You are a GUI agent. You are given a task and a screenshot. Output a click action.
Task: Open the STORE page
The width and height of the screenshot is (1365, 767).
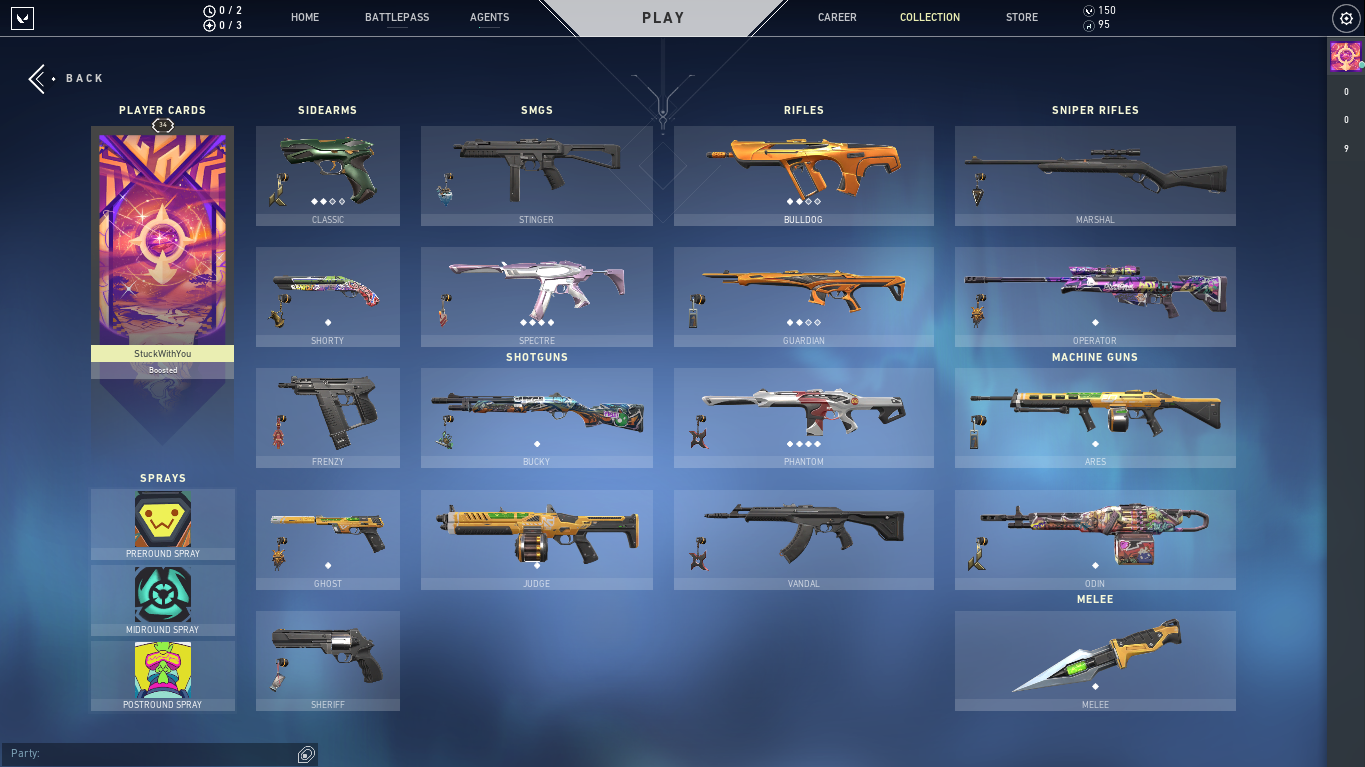[x=1021, y=17]
